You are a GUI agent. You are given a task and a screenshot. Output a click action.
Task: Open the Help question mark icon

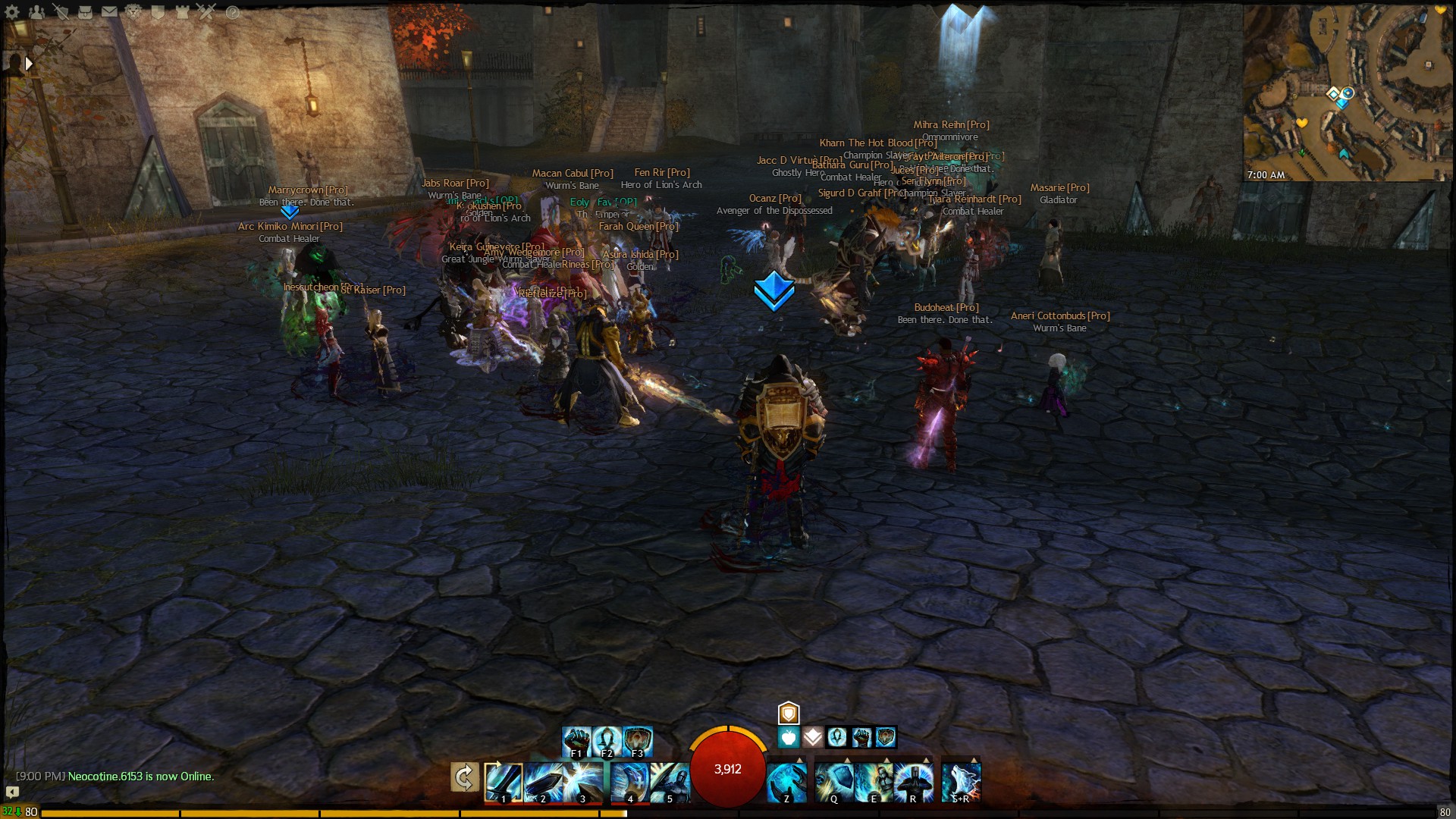tap(233, 12)
